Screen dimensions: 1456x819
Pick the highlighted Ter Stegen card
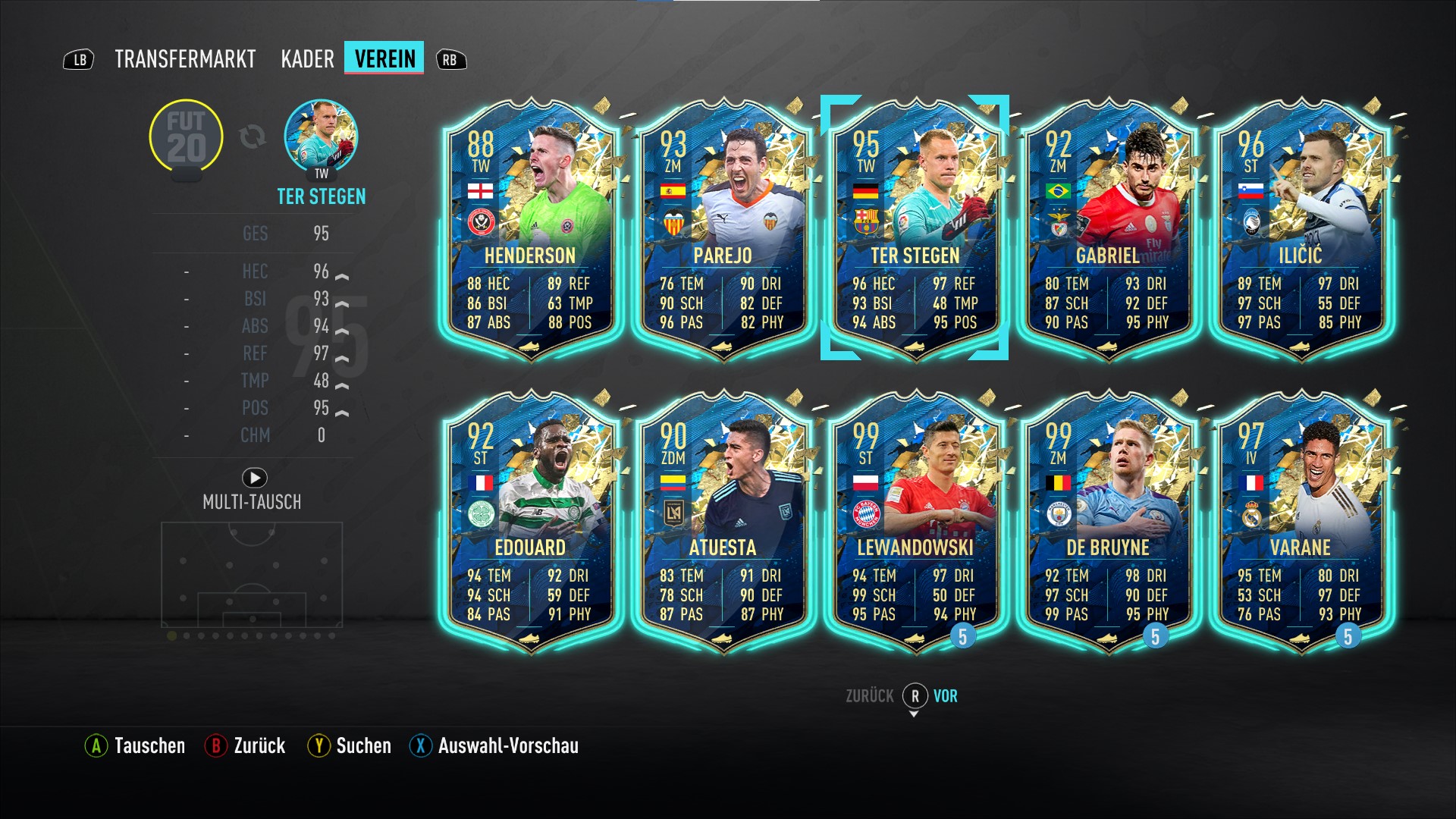(x=915, y=227)
